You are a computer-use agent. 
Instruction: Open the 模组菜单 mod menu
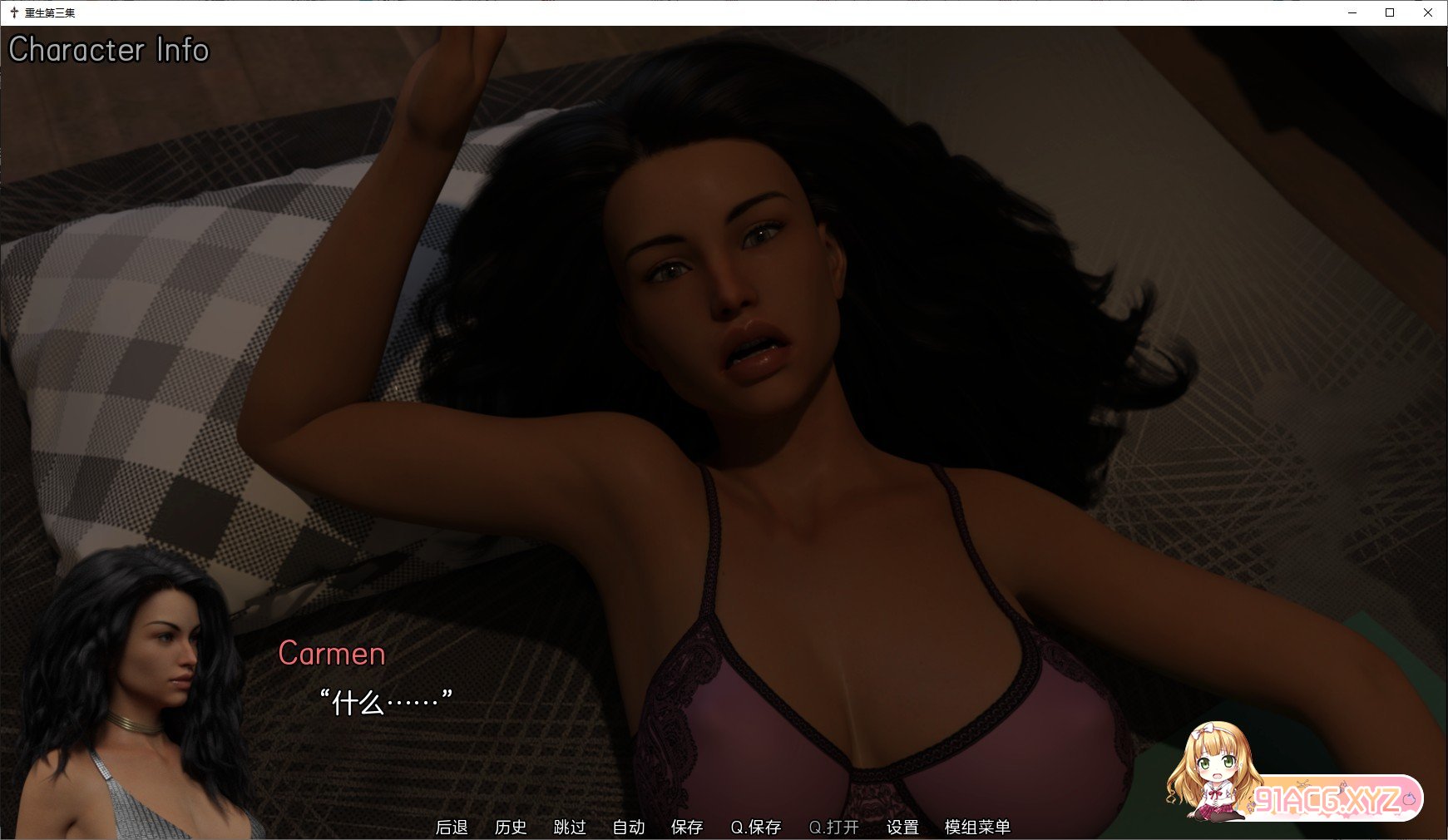(x=977, y=828)
